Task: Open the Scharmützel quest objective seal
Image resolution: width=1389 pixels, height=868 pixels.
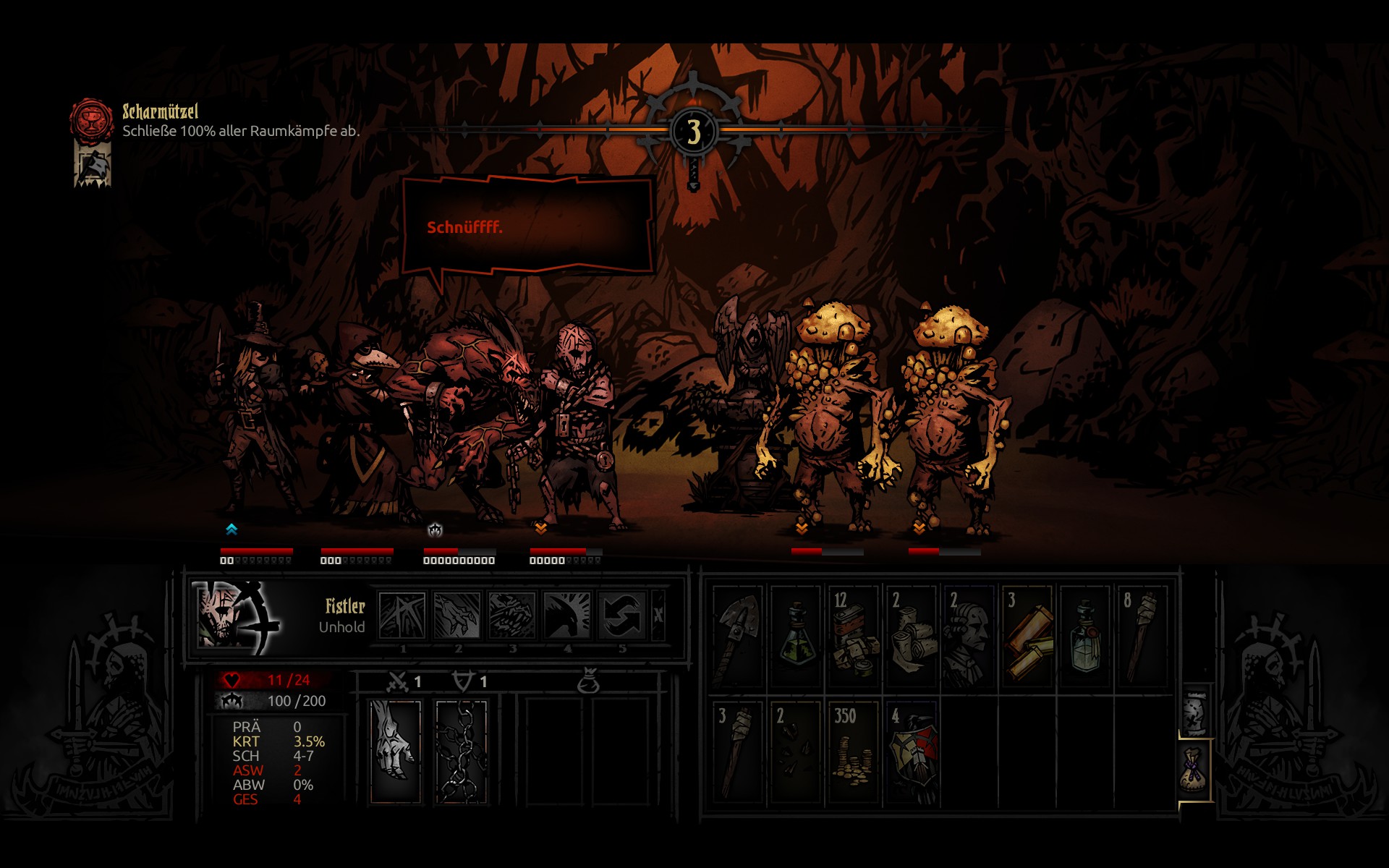Action: [91, 119]
